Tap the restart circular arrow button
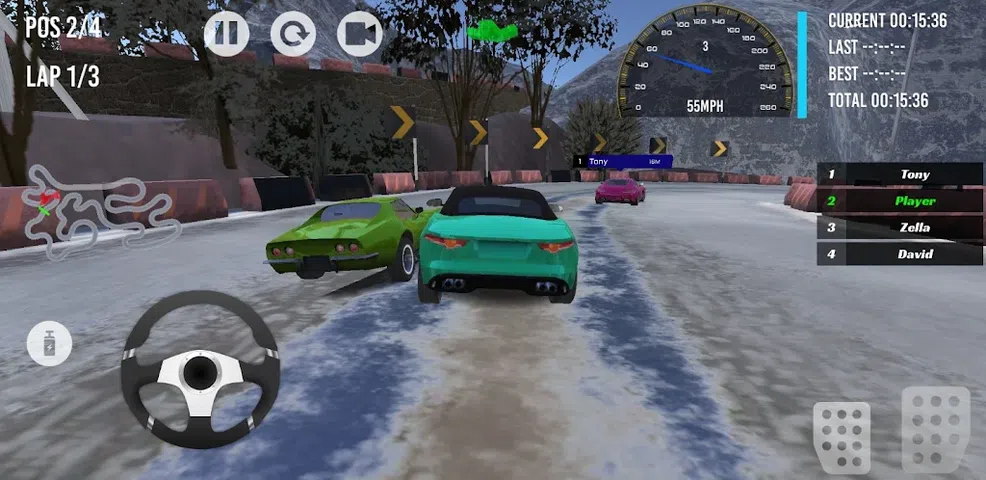The image size is (986, 480). coord(293,34)
